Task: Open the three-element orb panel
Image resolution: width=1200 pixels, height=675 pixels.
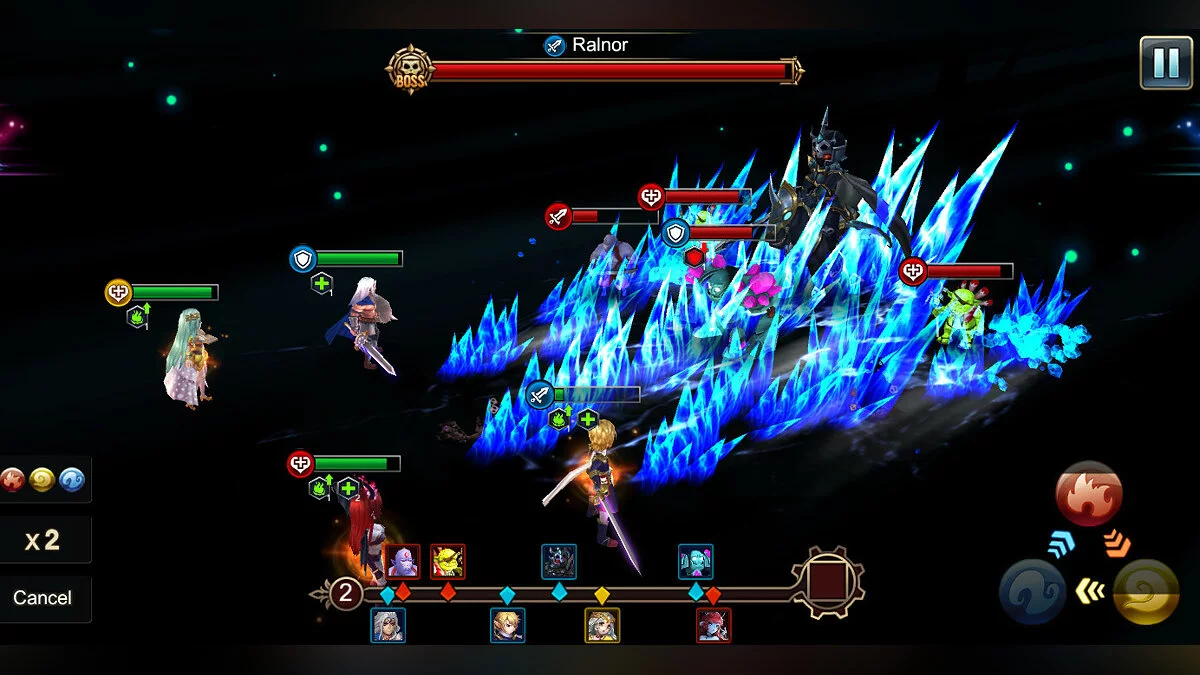Action: point(43,480)
